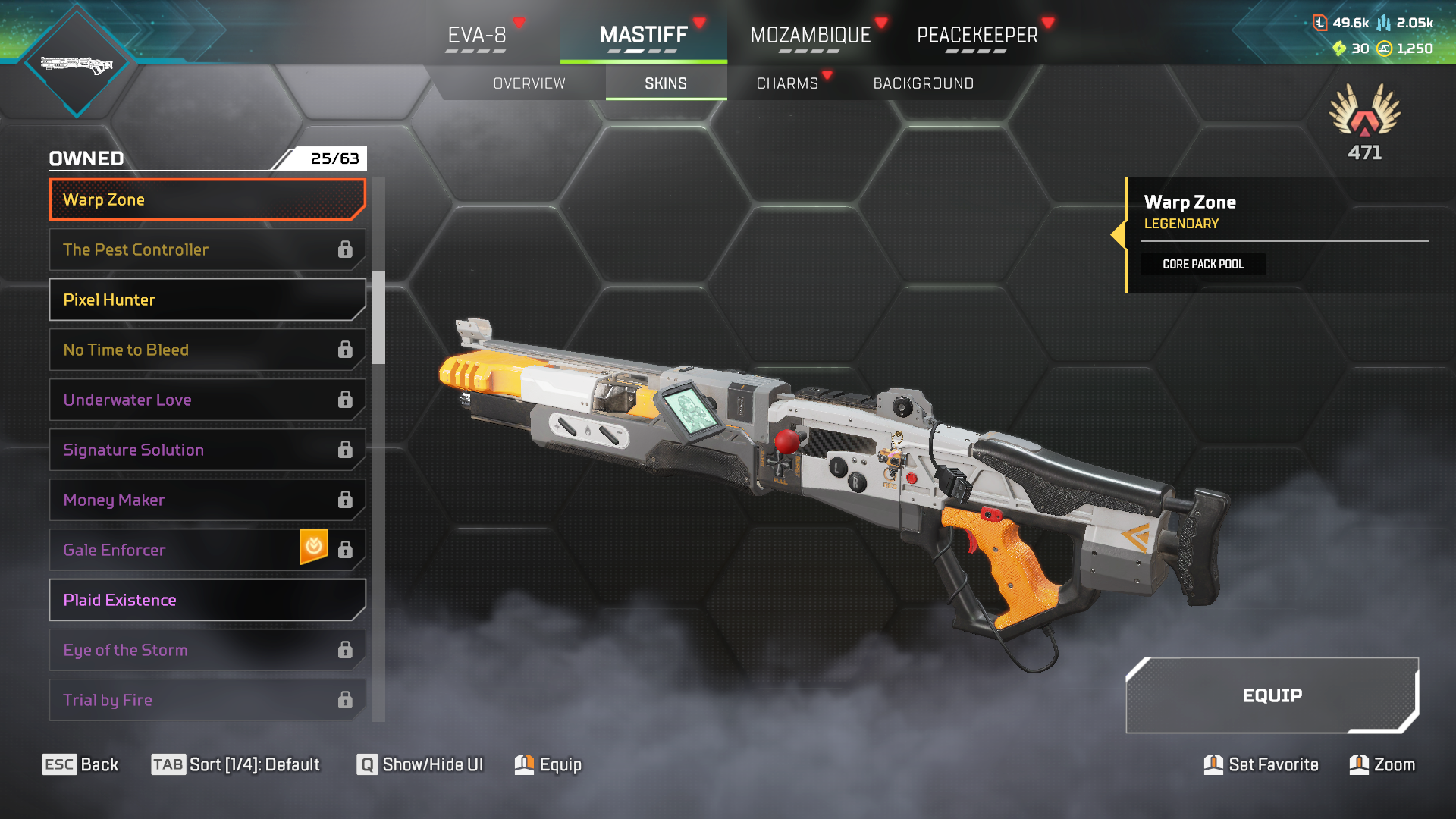Preview the Signature Solution skin

tap(207, 450)
